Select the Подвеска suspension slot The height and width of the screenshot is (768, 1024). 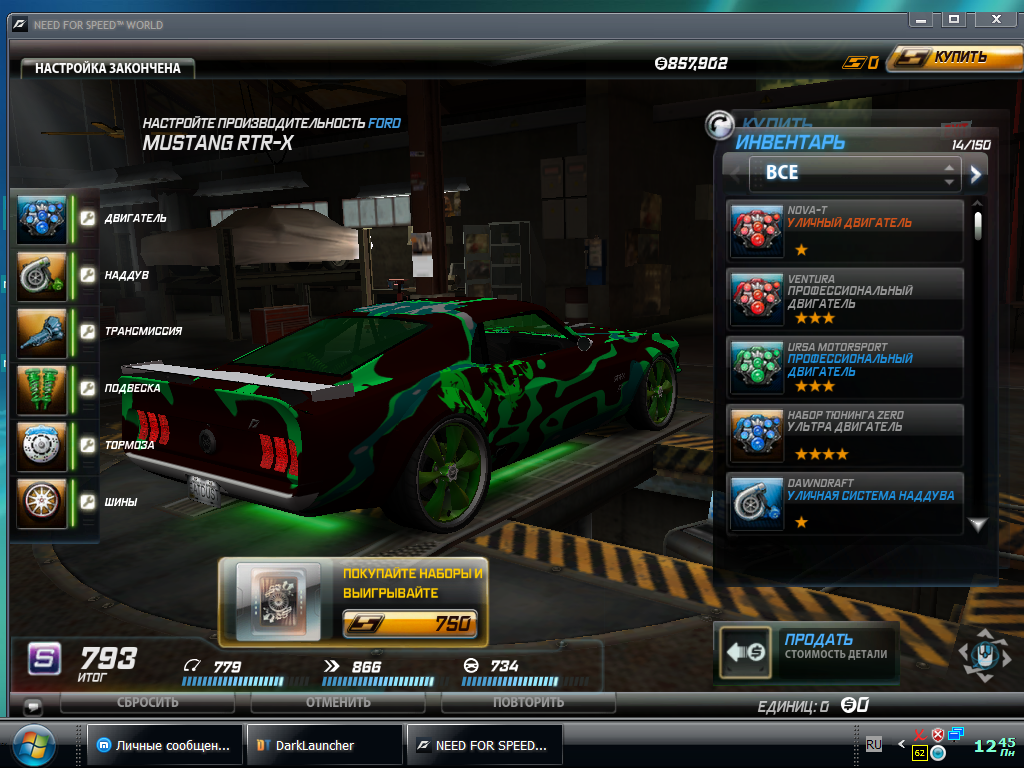[x=42, y=388]
